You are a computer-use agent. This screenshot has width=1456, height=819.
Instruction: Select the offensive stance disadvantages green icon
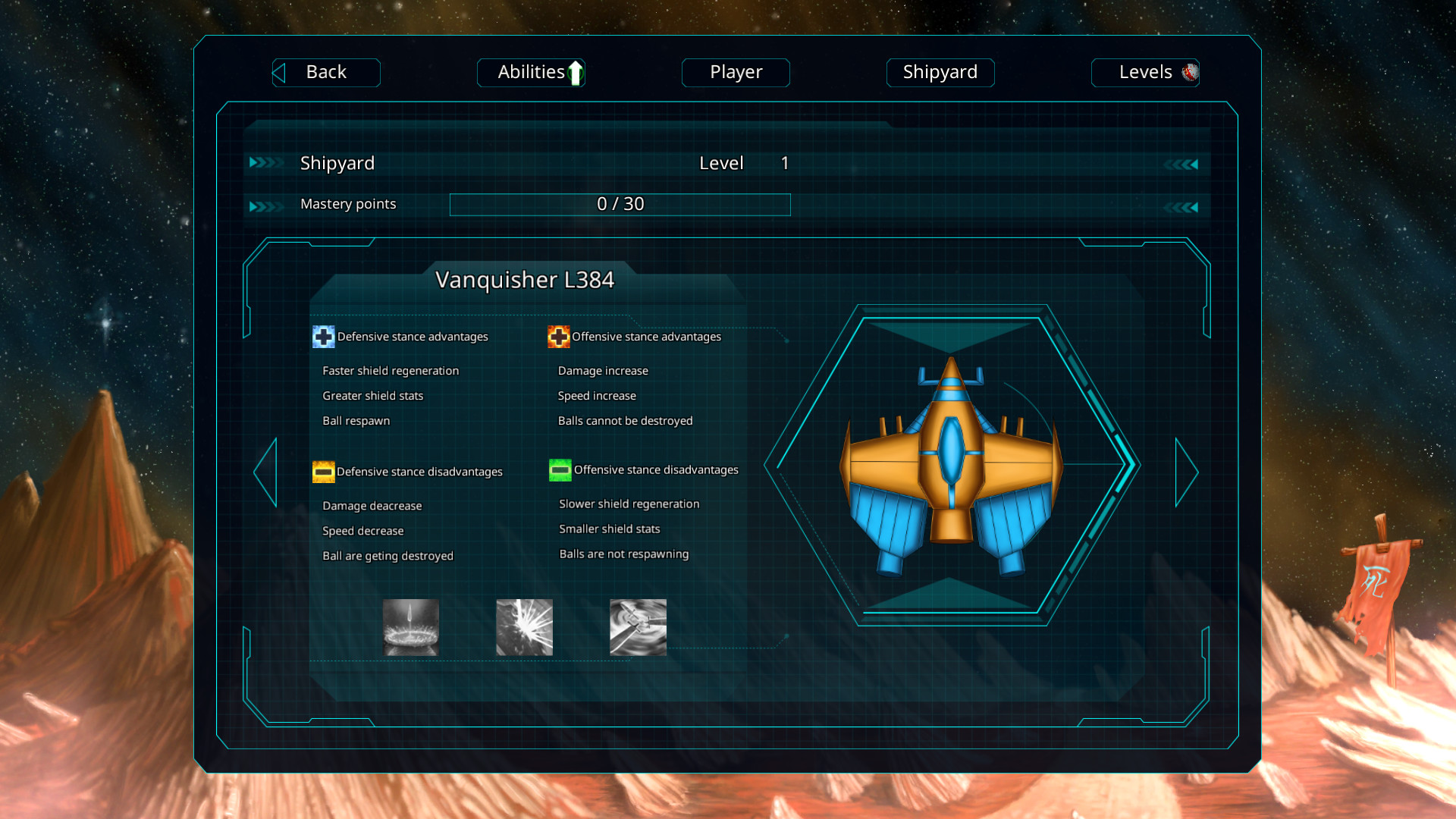pyautogui.click(x=560, y=470)
